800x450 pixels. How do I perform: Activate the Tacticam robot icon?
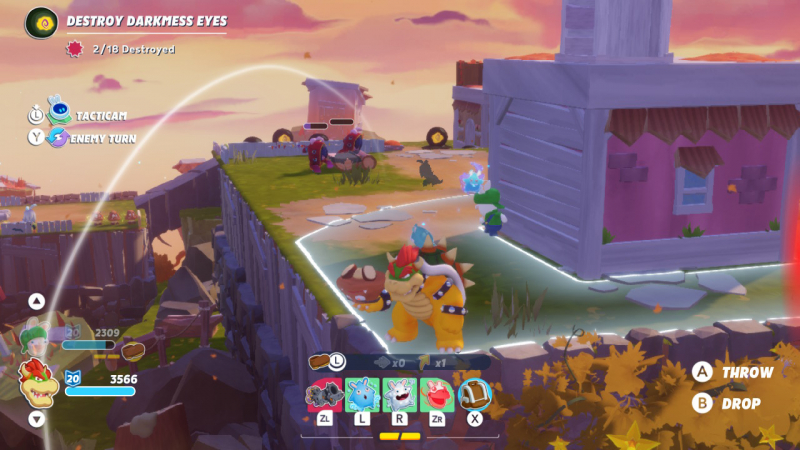point(59,114)
